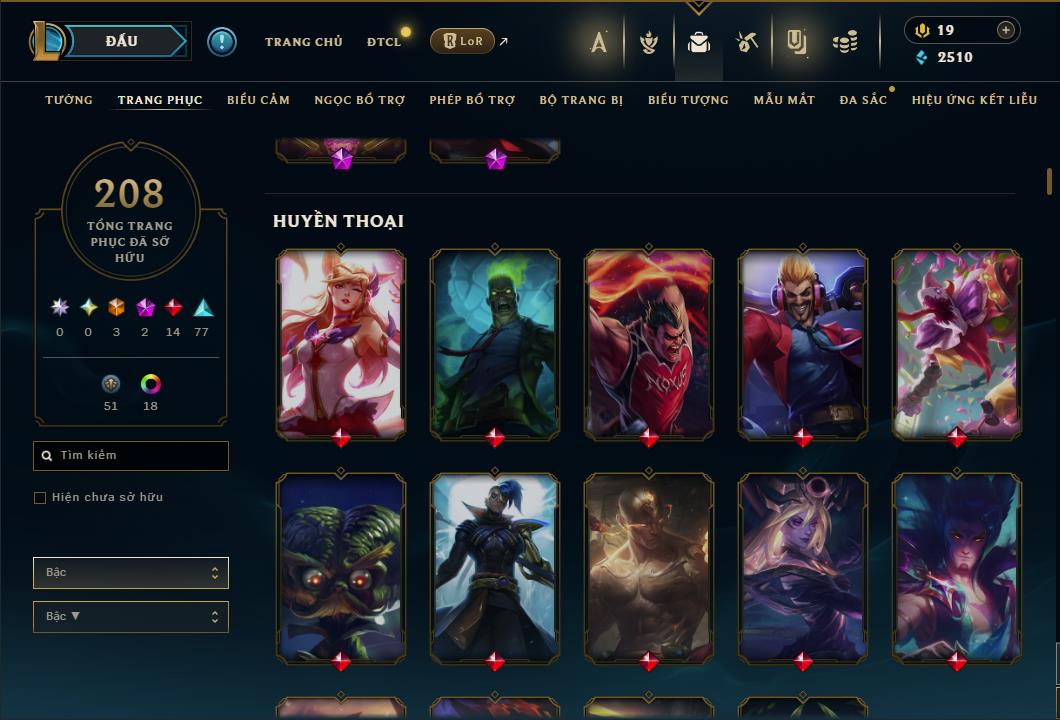This screenshot has height=720, width=1060.
Task: Switch to the TƯỚNG tab
Action: (69, 100)
